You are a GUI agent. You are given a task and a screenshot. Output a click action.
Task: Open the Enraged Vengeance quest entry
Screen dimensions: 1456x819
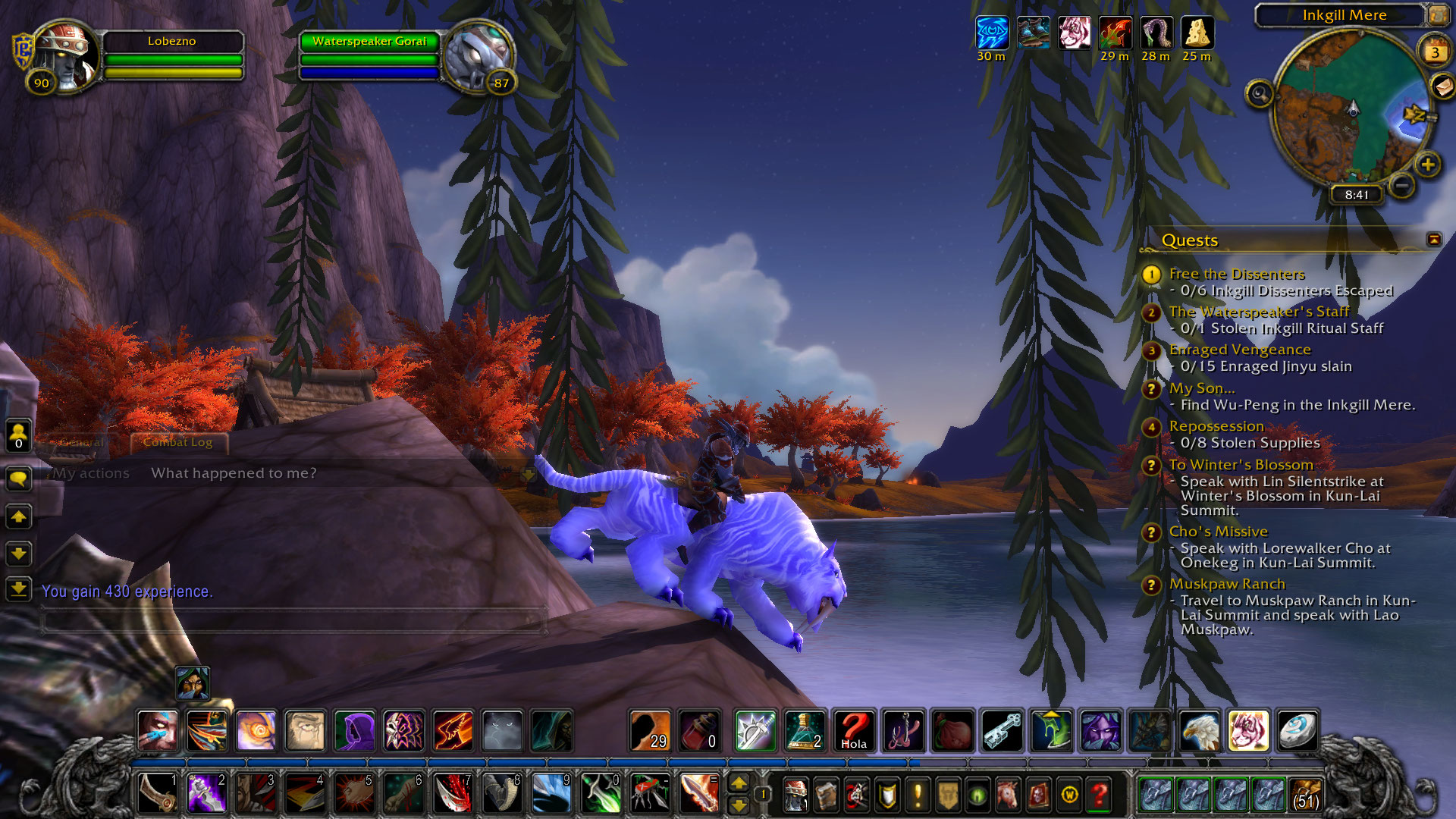pos(1239,350)
